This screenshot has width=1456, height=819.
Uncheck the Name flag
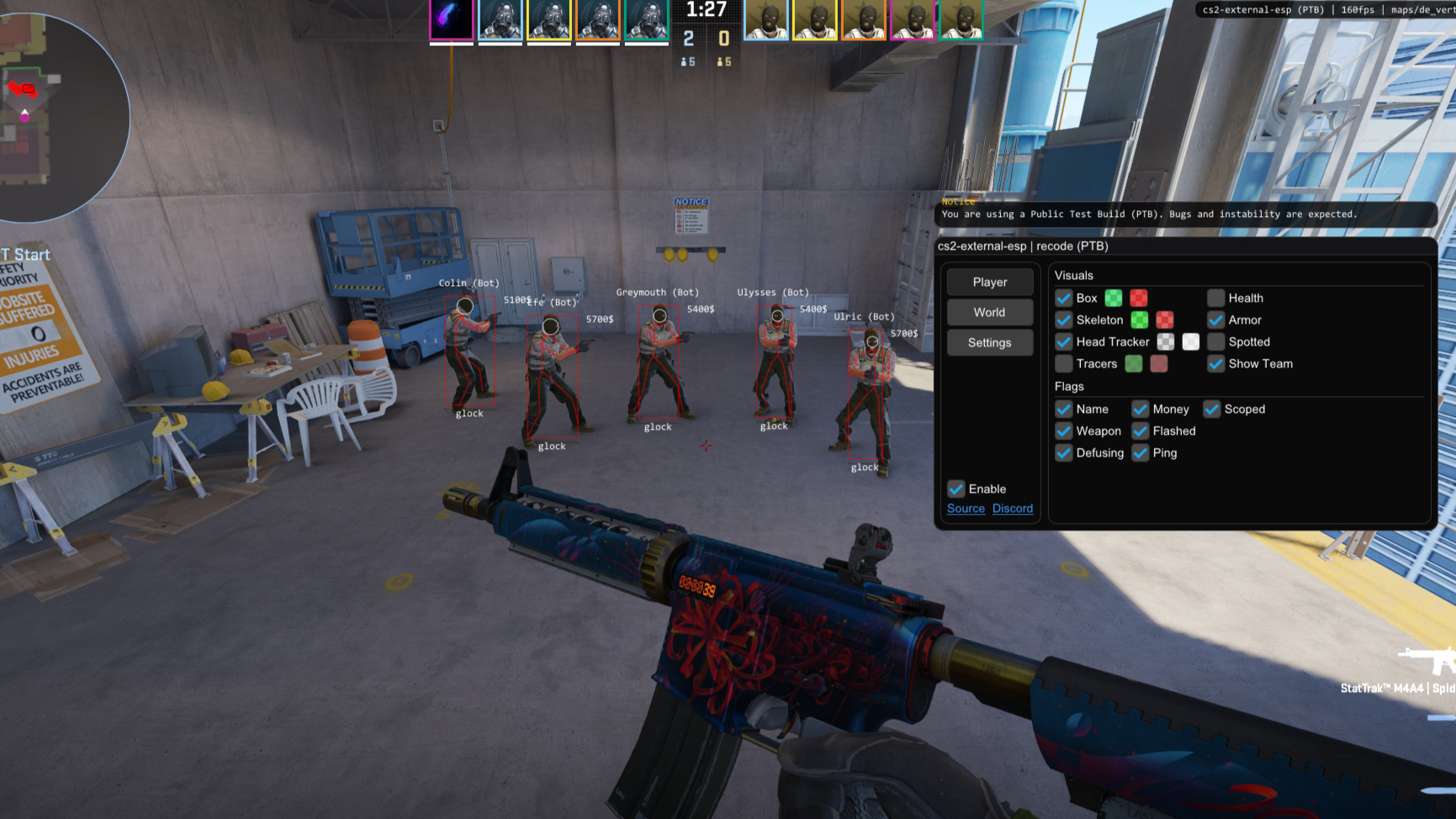tap(1063, 409)
